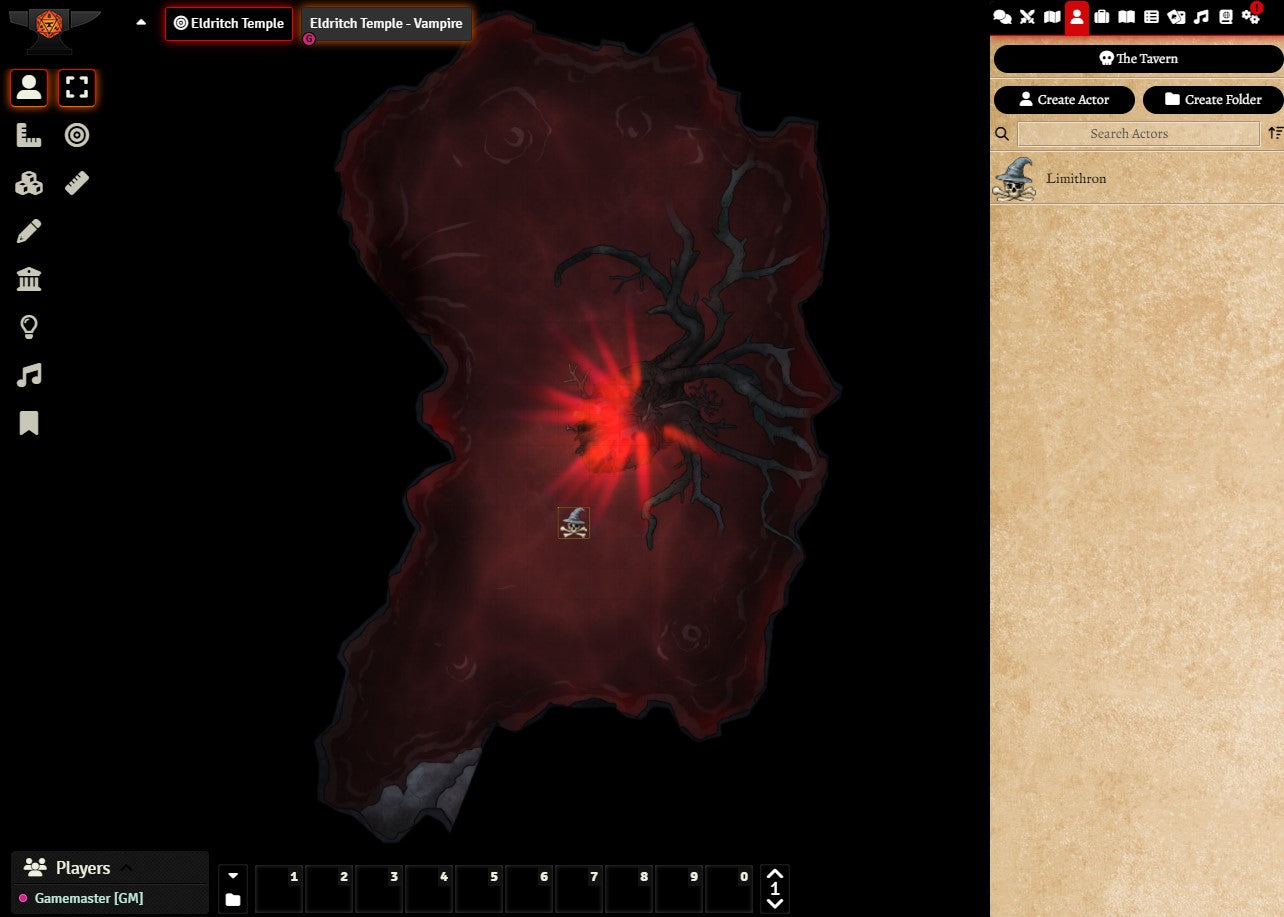Open the journal open-book tab
The height and width of the screenshot is (917, 1284).
pos(1127,17)
